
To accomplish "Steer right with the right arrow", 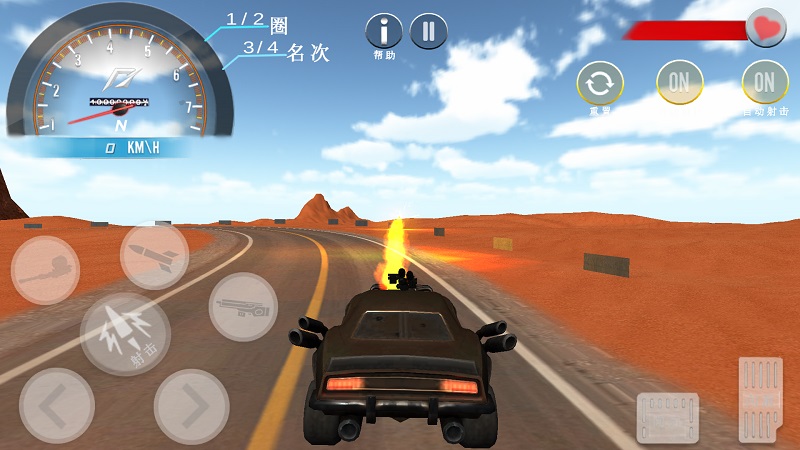I will 191,405.
